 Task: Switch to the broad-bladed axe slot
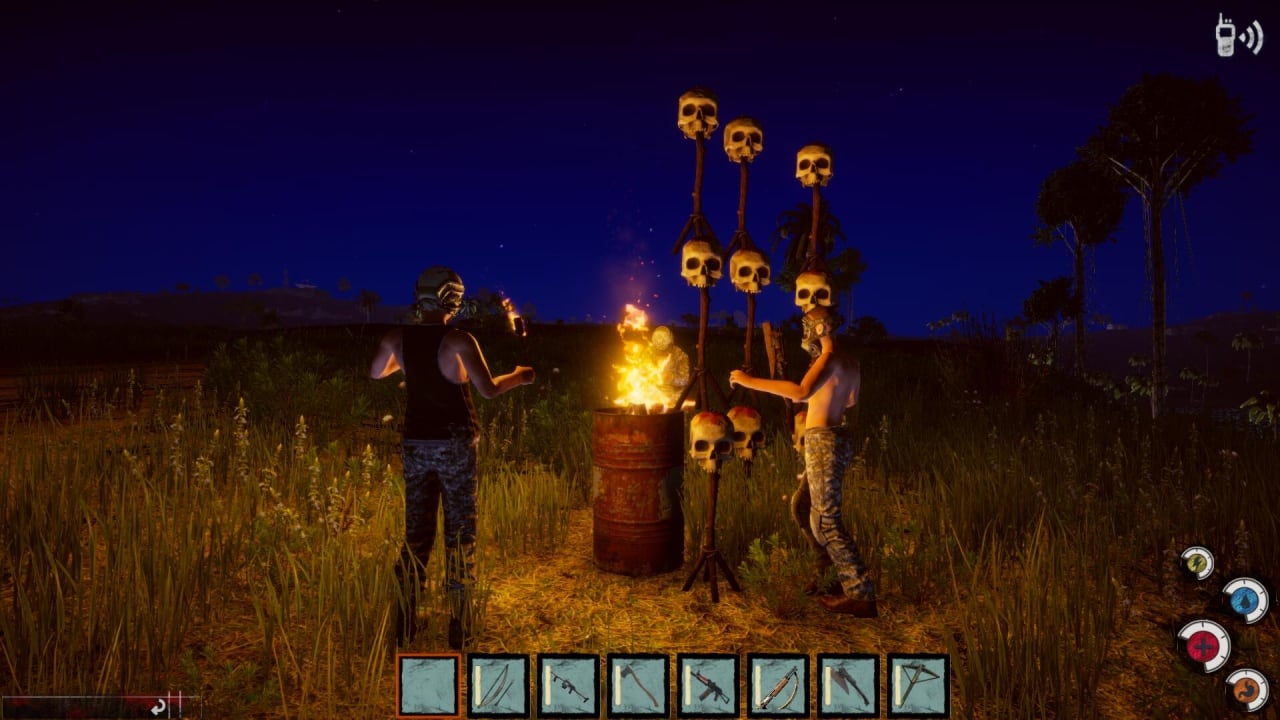(x=848, y=685)
